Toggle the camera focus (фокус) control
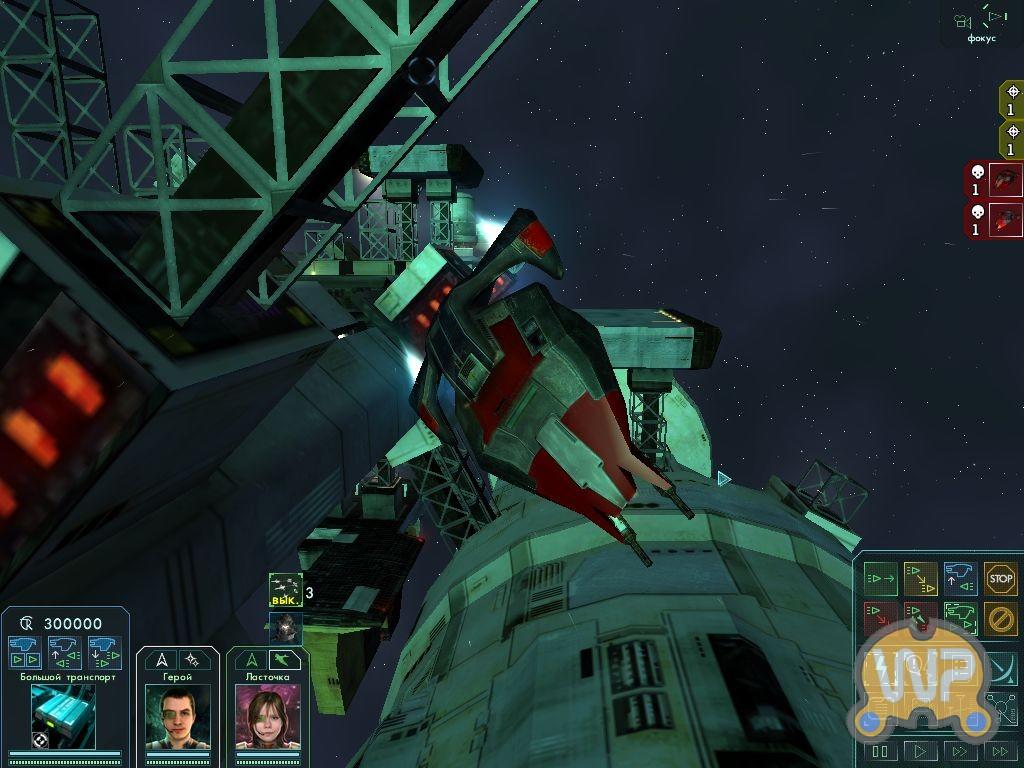This screenshot has height=768, width=1024. [x=981, y=23]
